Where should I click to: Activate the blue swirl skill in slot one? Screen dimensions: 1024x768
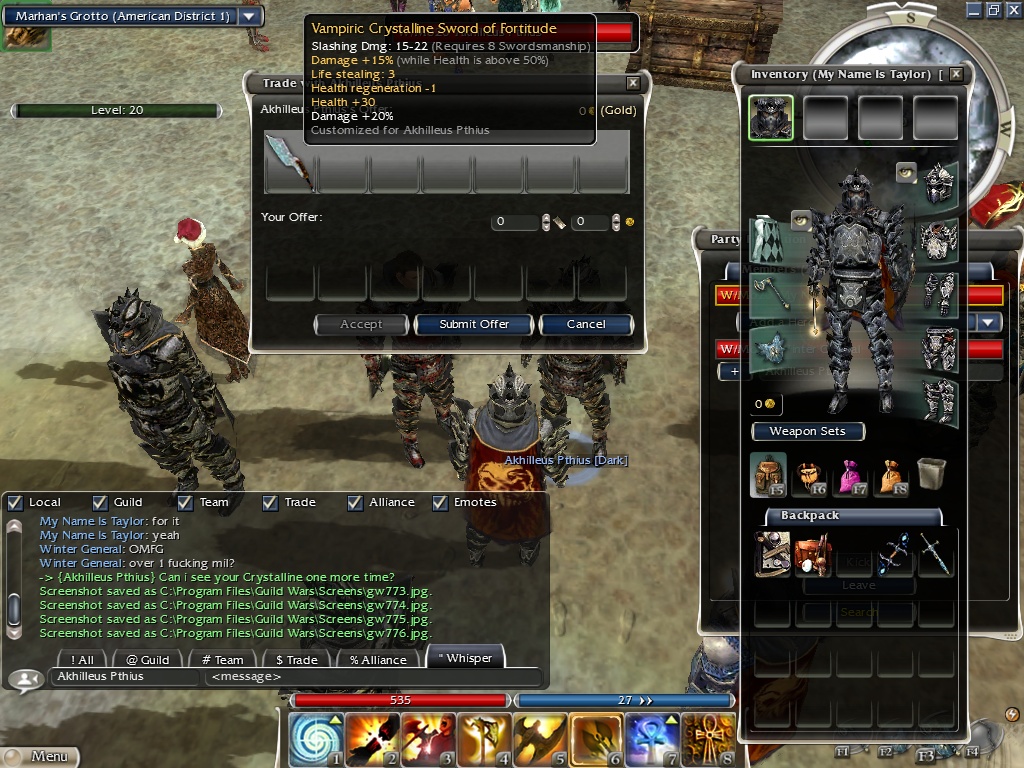click(x=316, y=740)
